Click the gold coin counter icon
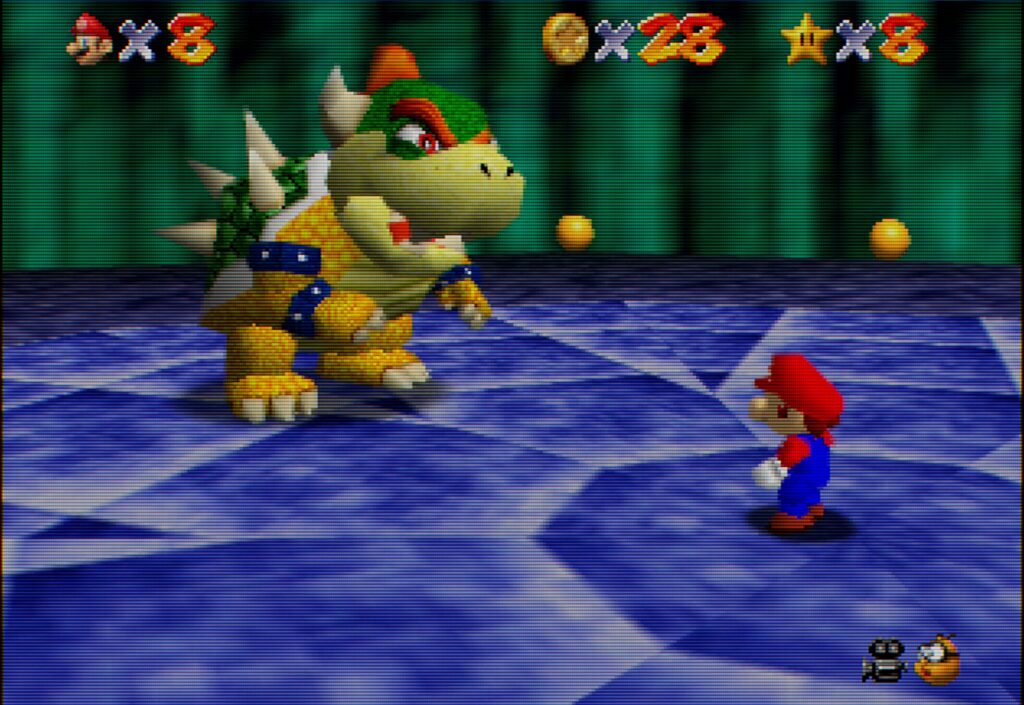Viewport: 1024px width, 705px height. point(565,39)
